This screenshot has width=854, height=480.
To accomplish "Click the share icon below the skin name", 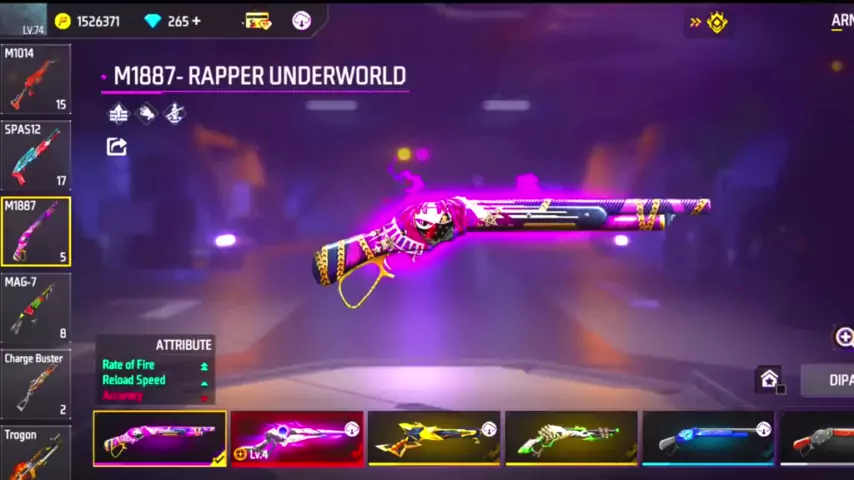I will (117, 147).
